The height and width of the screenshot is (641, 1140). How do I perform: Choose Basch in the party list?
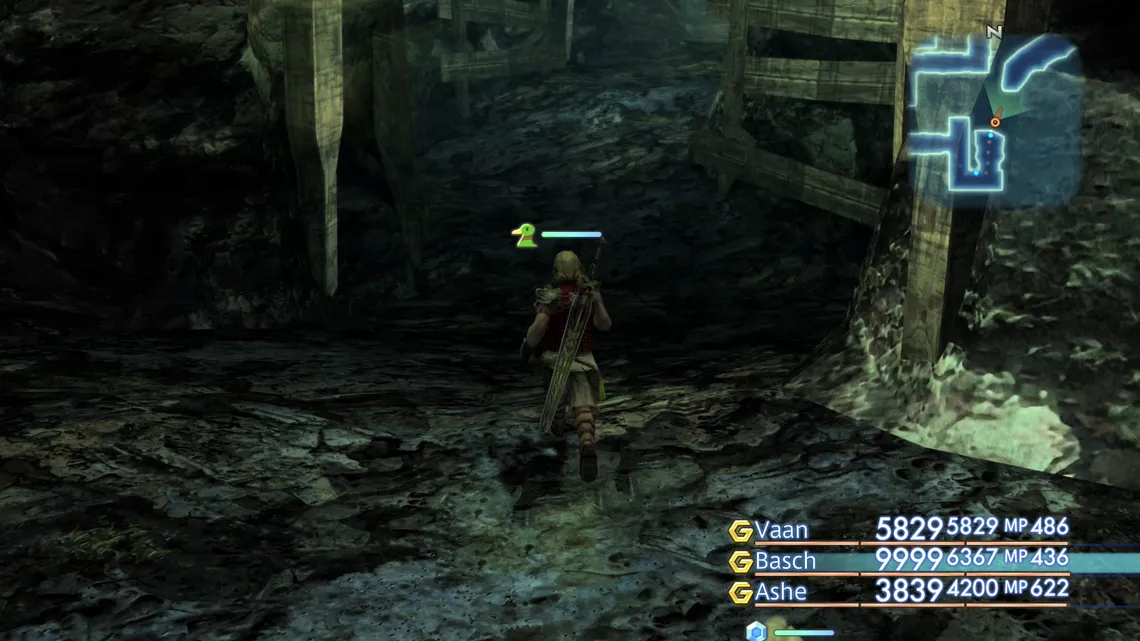(x=785, y=561)
